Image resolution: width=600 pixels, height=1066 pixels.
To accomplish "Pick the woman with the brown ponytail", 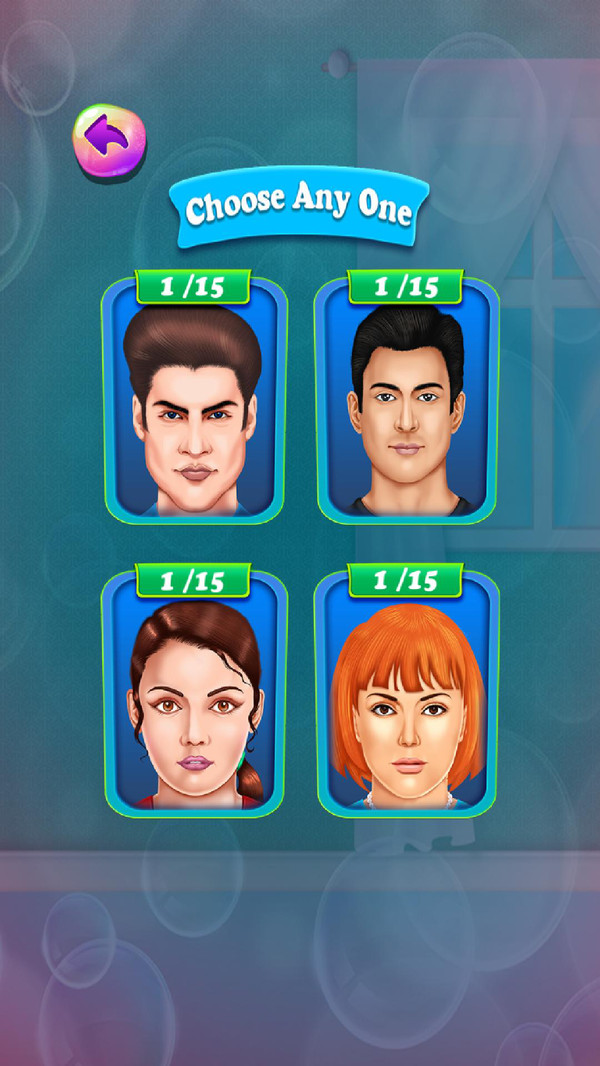I will click(x=194, y=700).
